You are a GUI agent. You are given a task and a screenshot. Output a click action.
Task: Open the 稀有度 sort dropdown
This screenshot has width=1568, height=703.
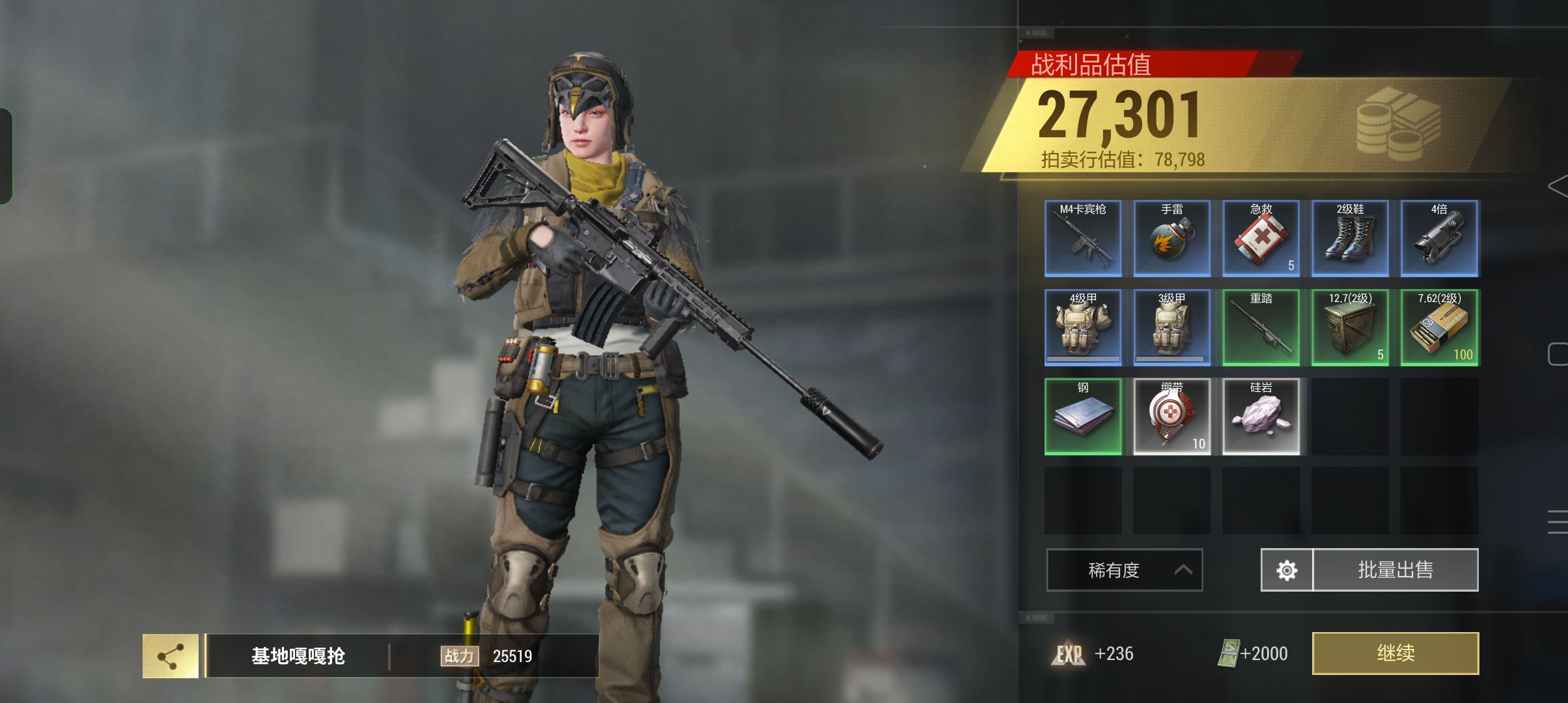[1124, 570]
